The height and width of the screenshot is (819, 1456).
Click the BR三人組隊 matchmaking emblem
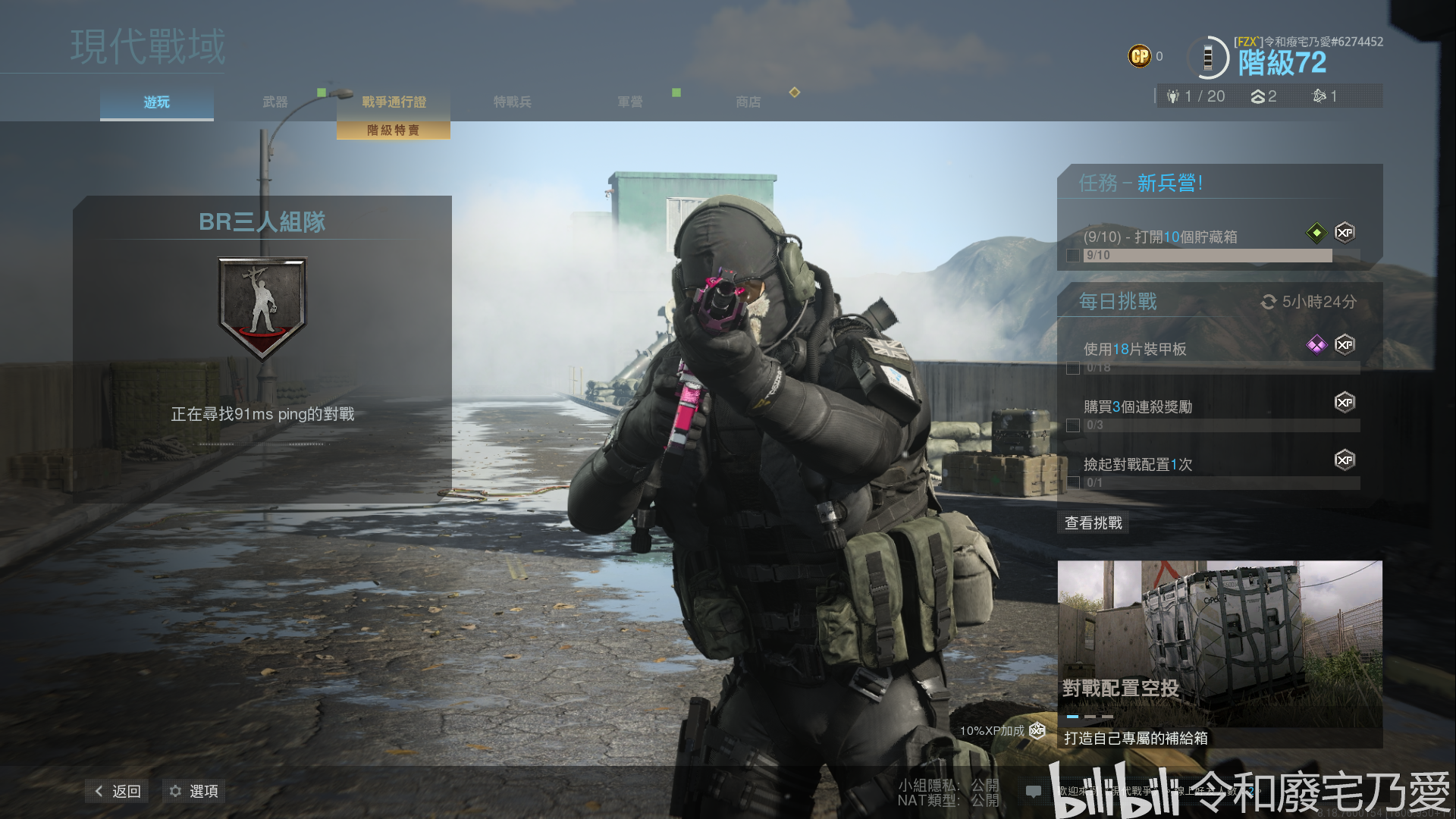point(262,307)
